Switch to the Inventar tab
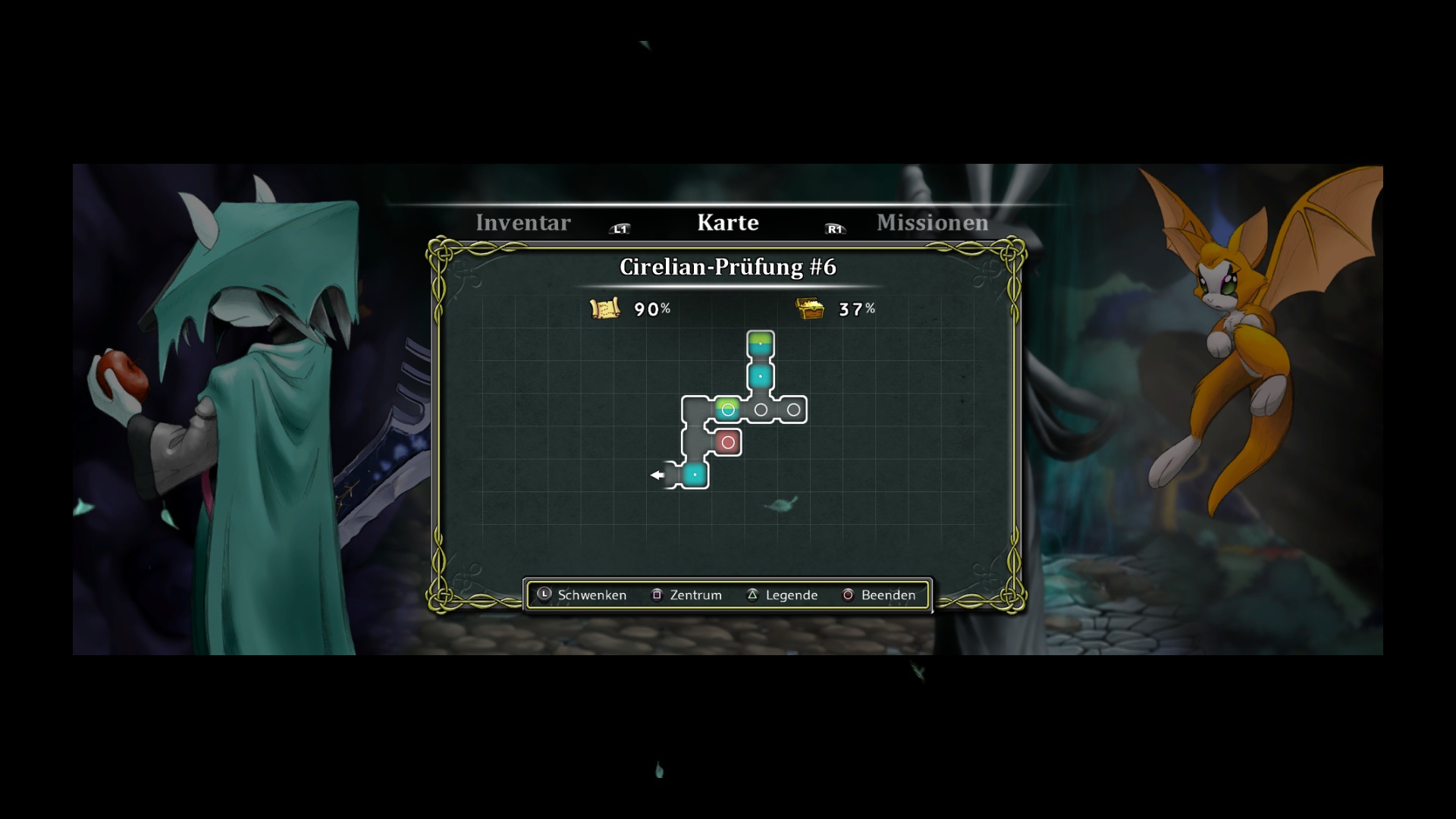This screenshot has height=819, width=1456. coord(522,223)
